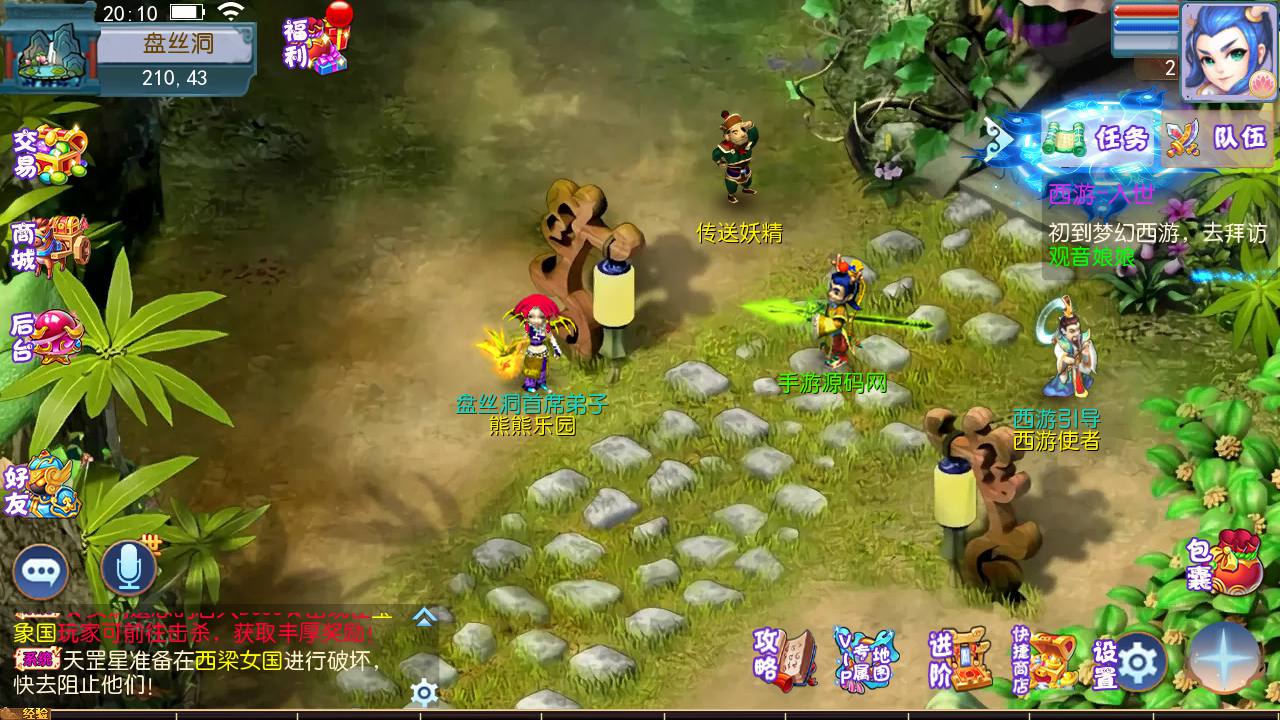Open the chat bubble button

pos(41,571)
